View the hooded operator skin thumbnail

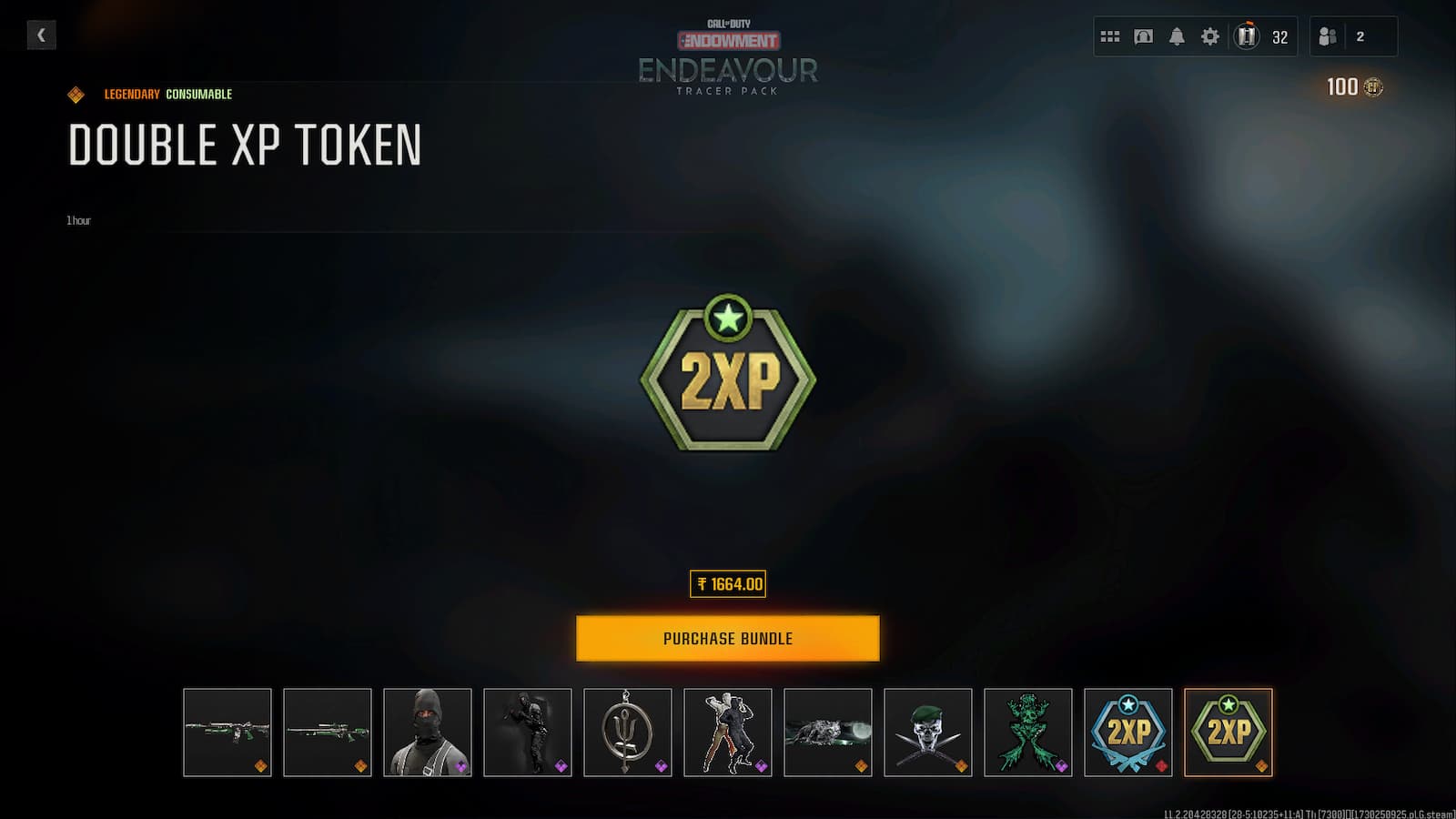coord(427,733)
